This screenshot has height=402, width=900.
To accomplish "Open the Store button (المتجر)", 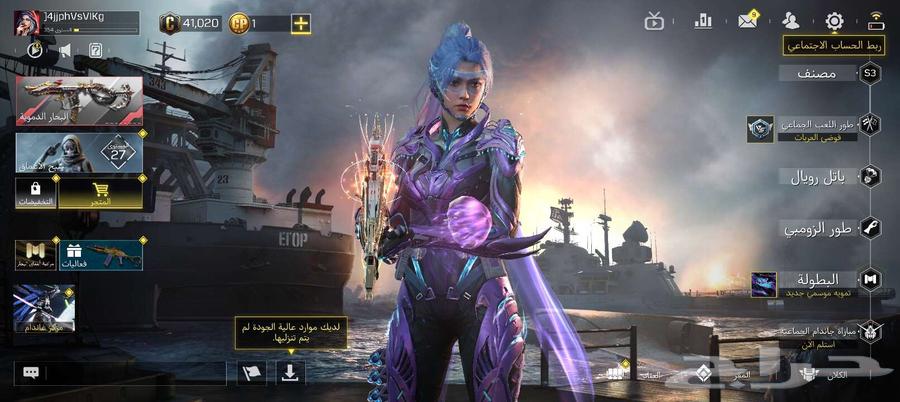I will pyautogui.click(x=100, y=193).
